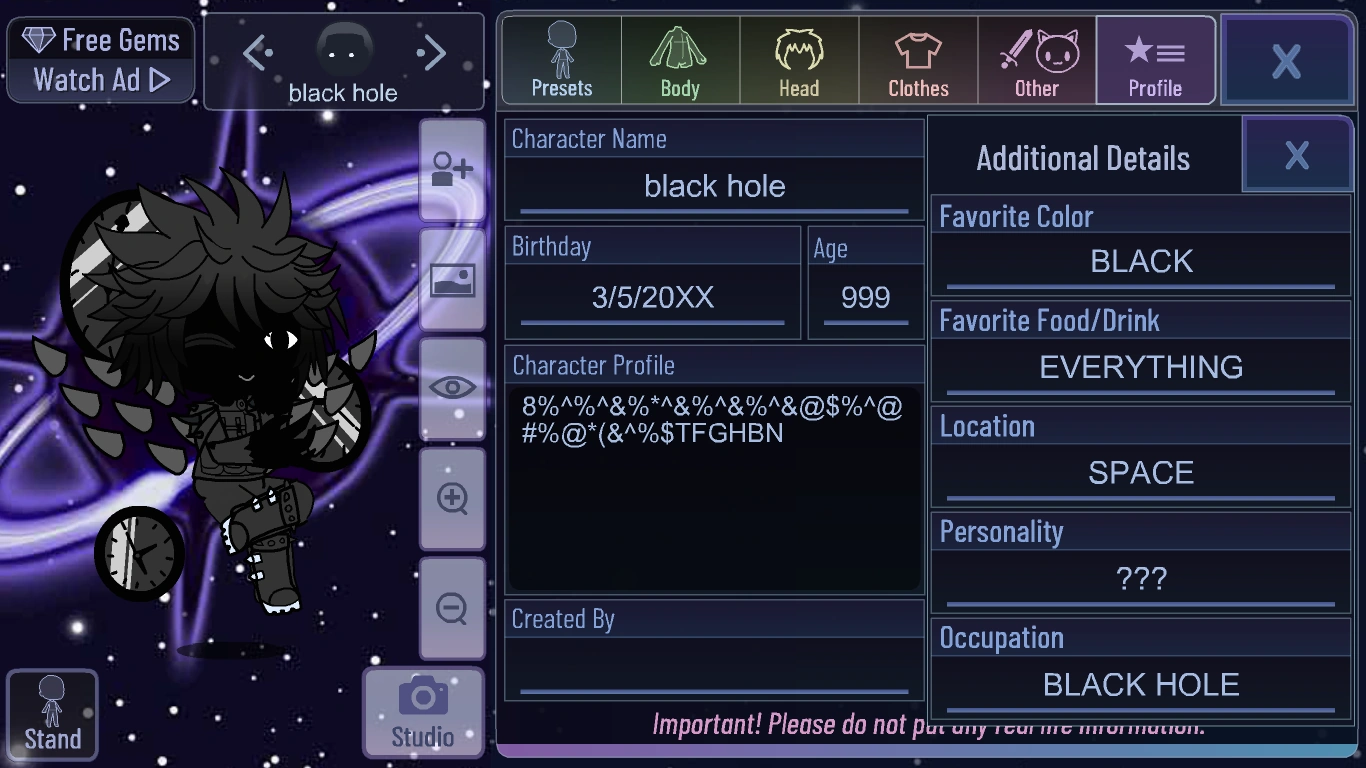Select the Profile tab
This screenshot has height=768, width=1366.
[1155, 60]
